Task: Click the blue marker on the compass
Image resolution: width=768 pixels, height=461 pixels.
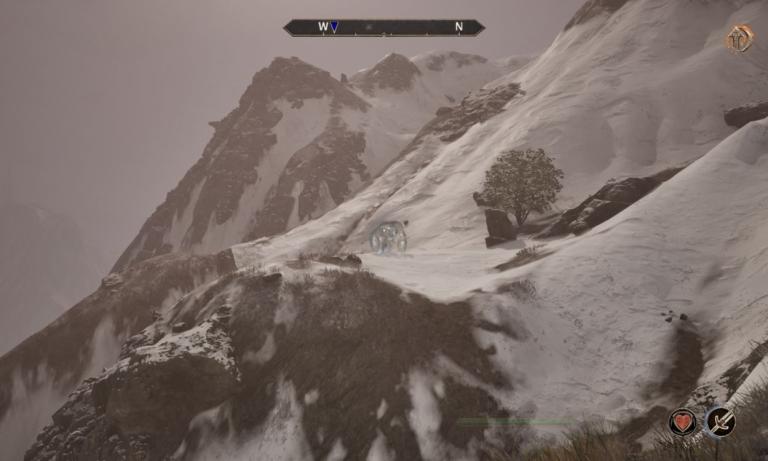Action: point(334,27)
